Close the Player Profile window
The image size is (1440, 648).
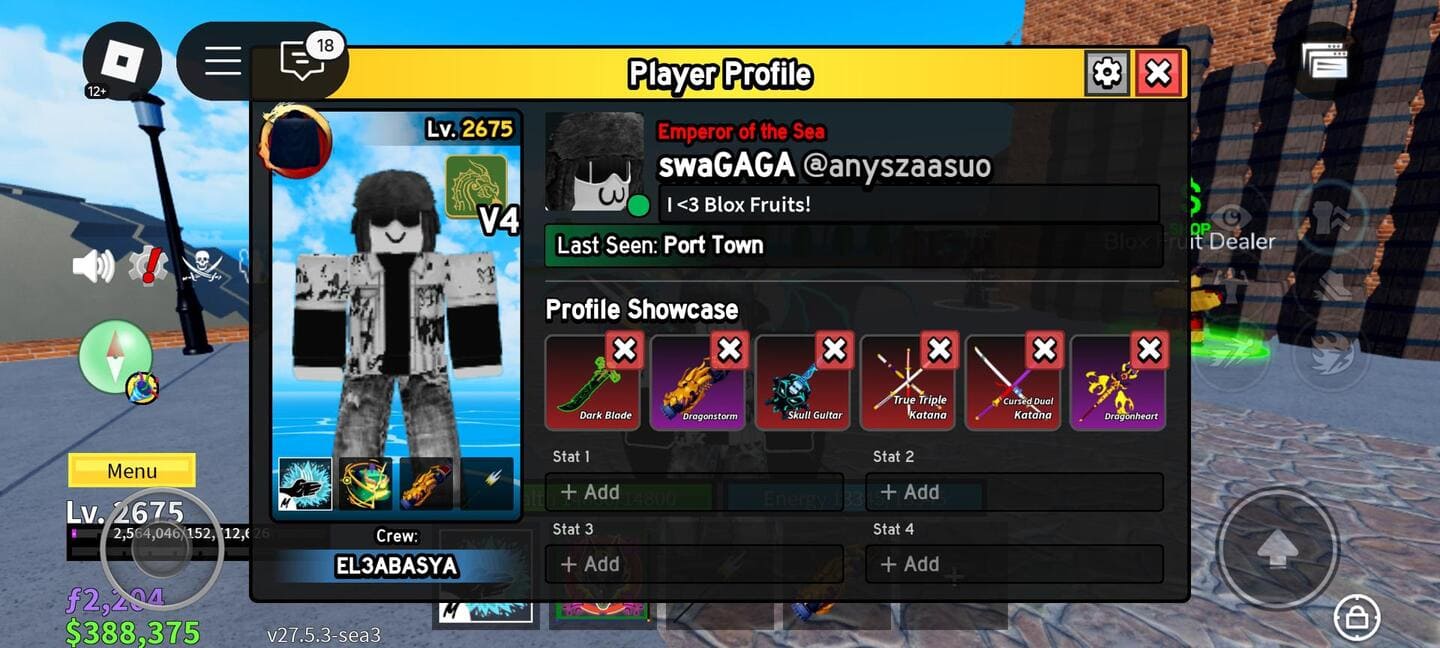point(1158,73)
